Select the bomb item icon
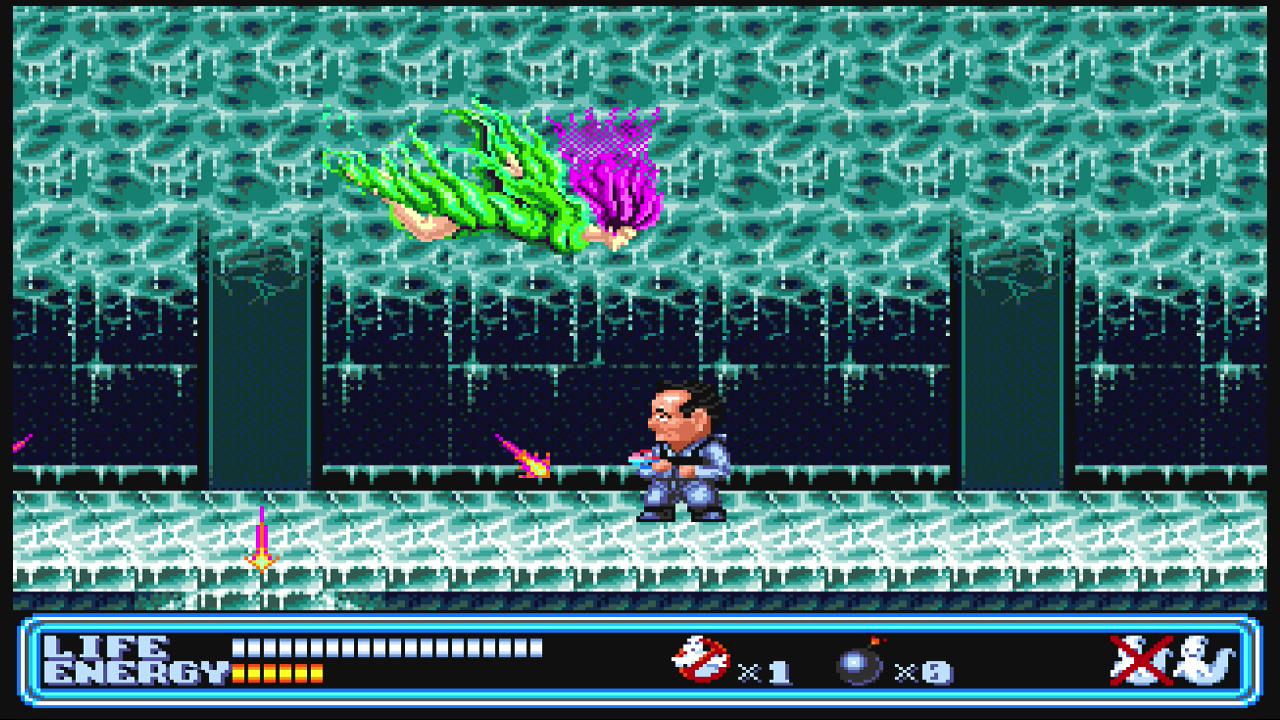 point(860,663)
